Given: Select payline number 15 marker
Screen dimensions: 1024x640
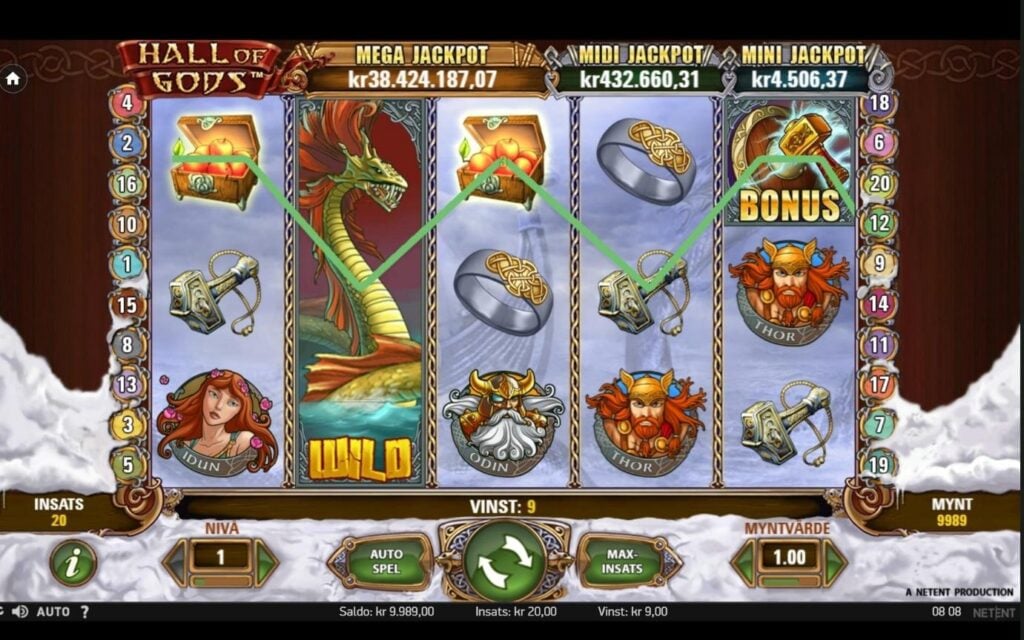Looking at the screenshot, I should coord(127,304).
